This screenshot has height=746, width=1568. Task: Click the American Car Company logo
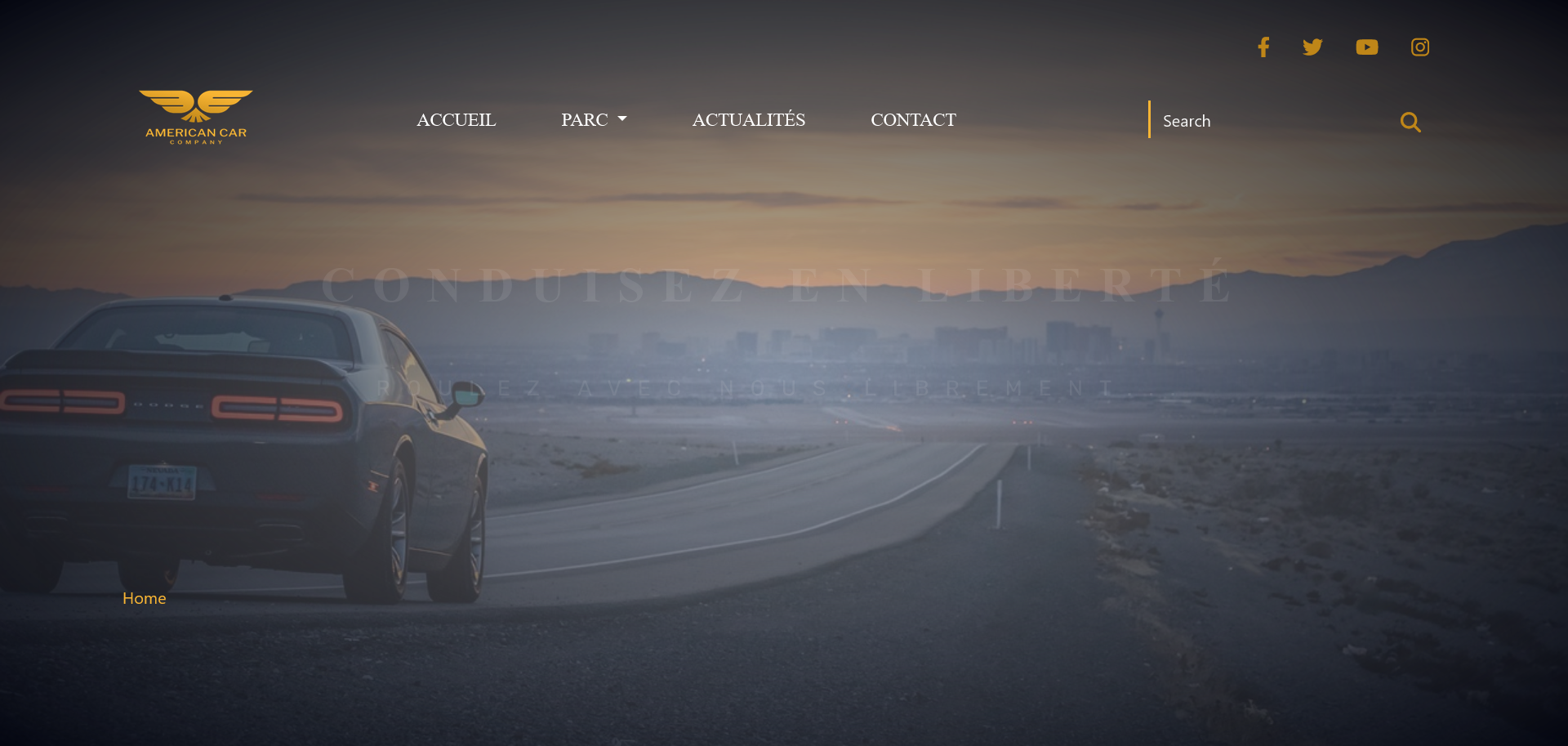196,118
